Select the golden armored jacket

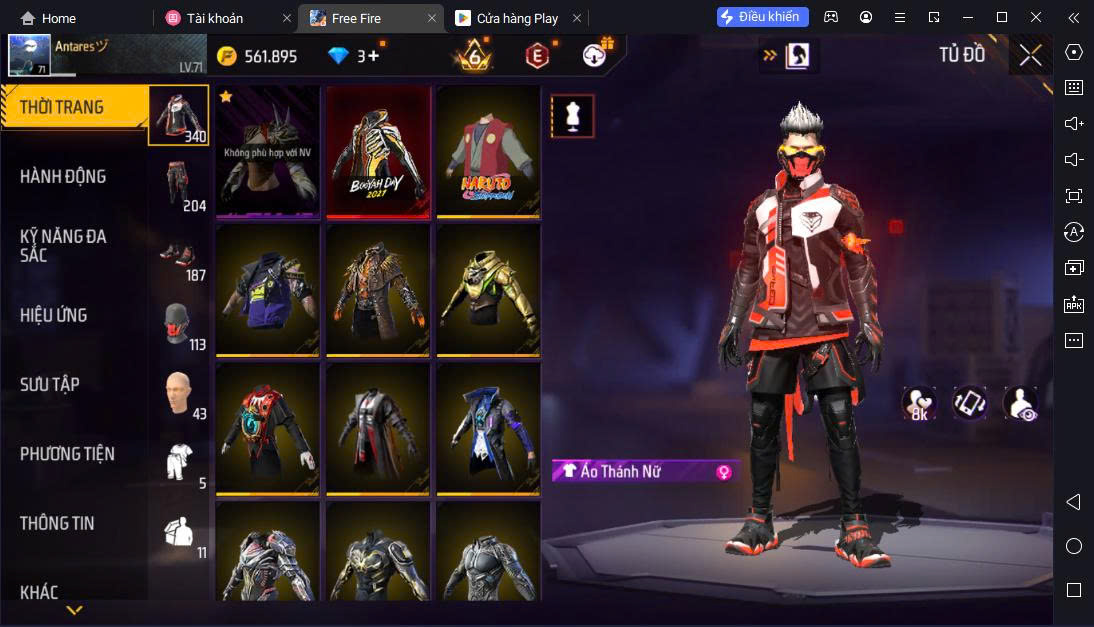point(488,290)
